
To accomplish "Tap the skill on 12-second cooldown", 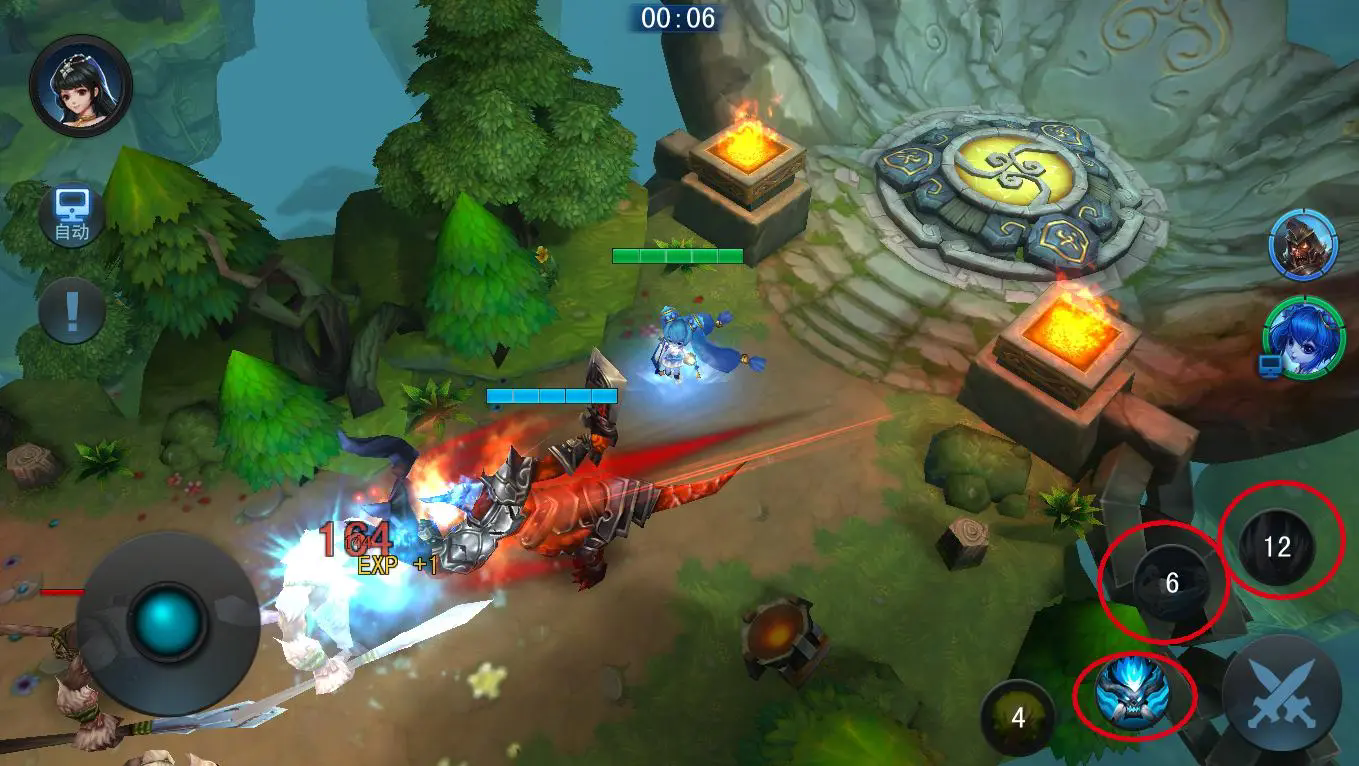I will point(1277,546).
